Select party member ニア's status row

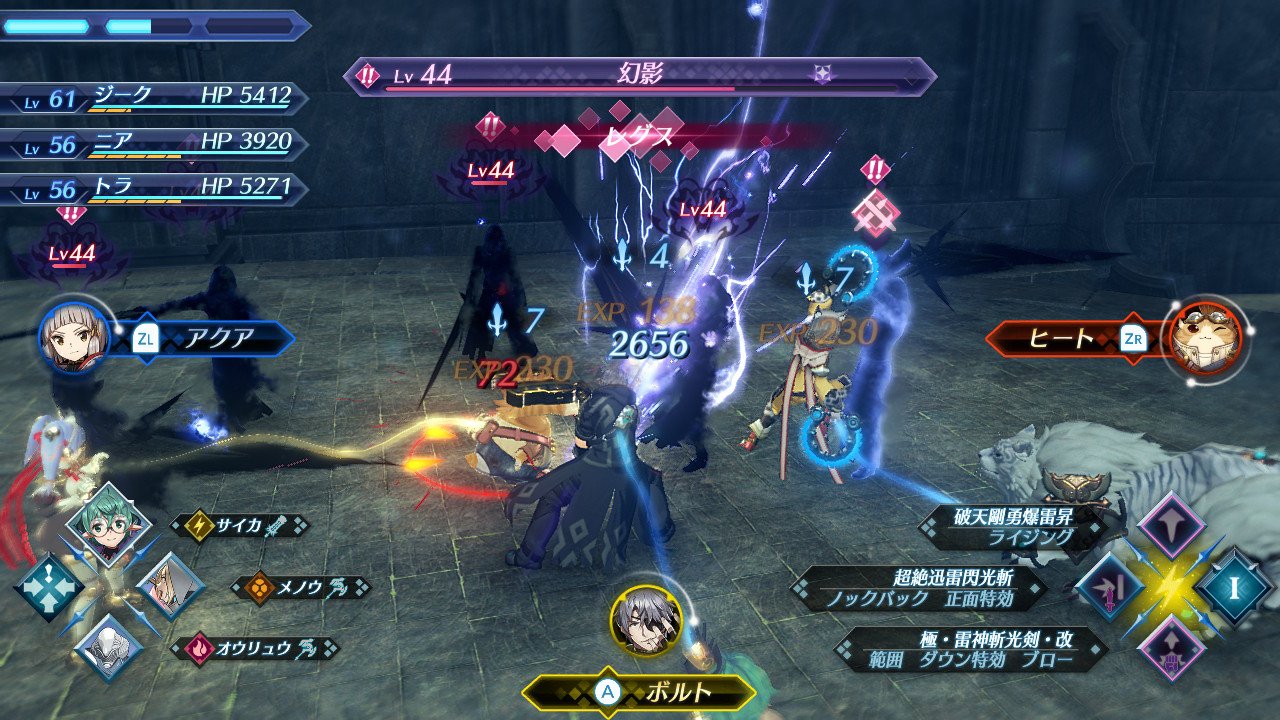[x=155, y=144]
